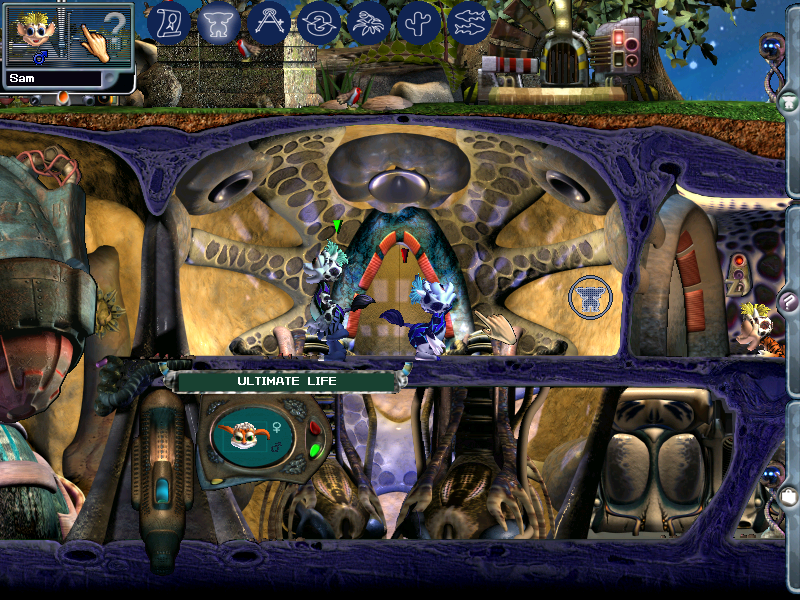Choose the drafting compass location icon

click(x=268, y=21)
